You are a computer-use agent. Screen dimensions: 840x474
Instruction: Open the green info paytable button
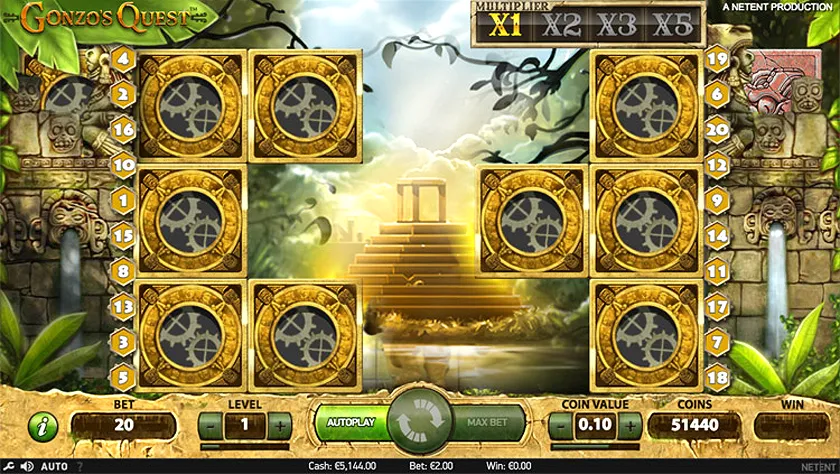[41, 426]
